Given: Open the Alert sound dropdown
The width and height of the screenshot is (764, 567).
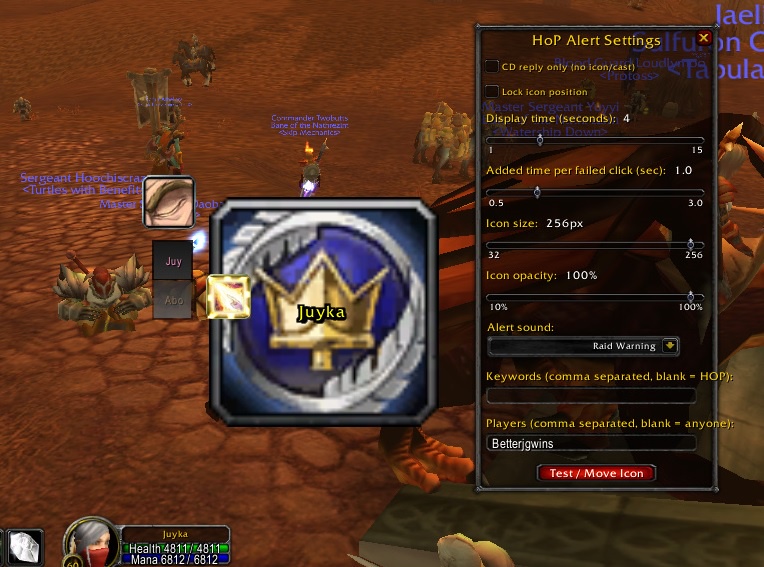Looking at the screenshot, I should coord(670,346).
